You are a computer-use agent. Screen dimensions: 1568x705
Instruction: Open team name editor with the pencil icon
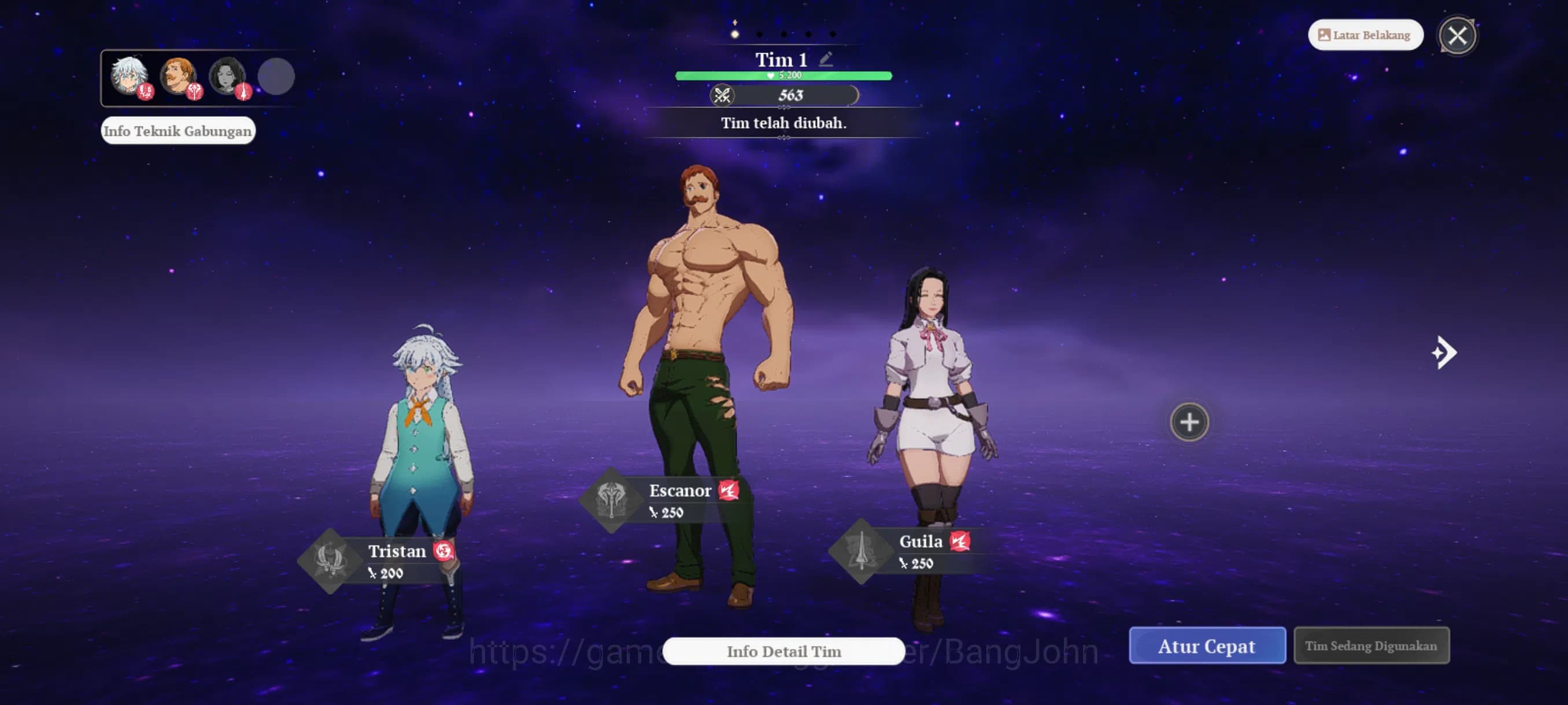coord(826,58)
